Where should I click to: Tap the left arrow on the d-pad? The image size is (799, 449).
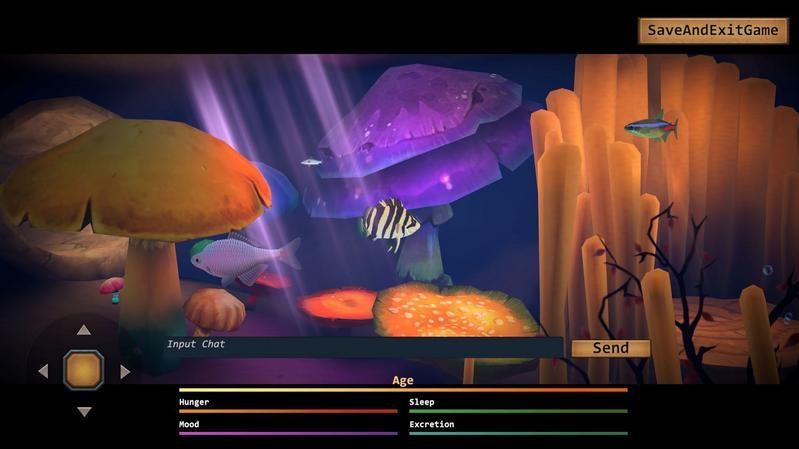[x=43, y=371]
